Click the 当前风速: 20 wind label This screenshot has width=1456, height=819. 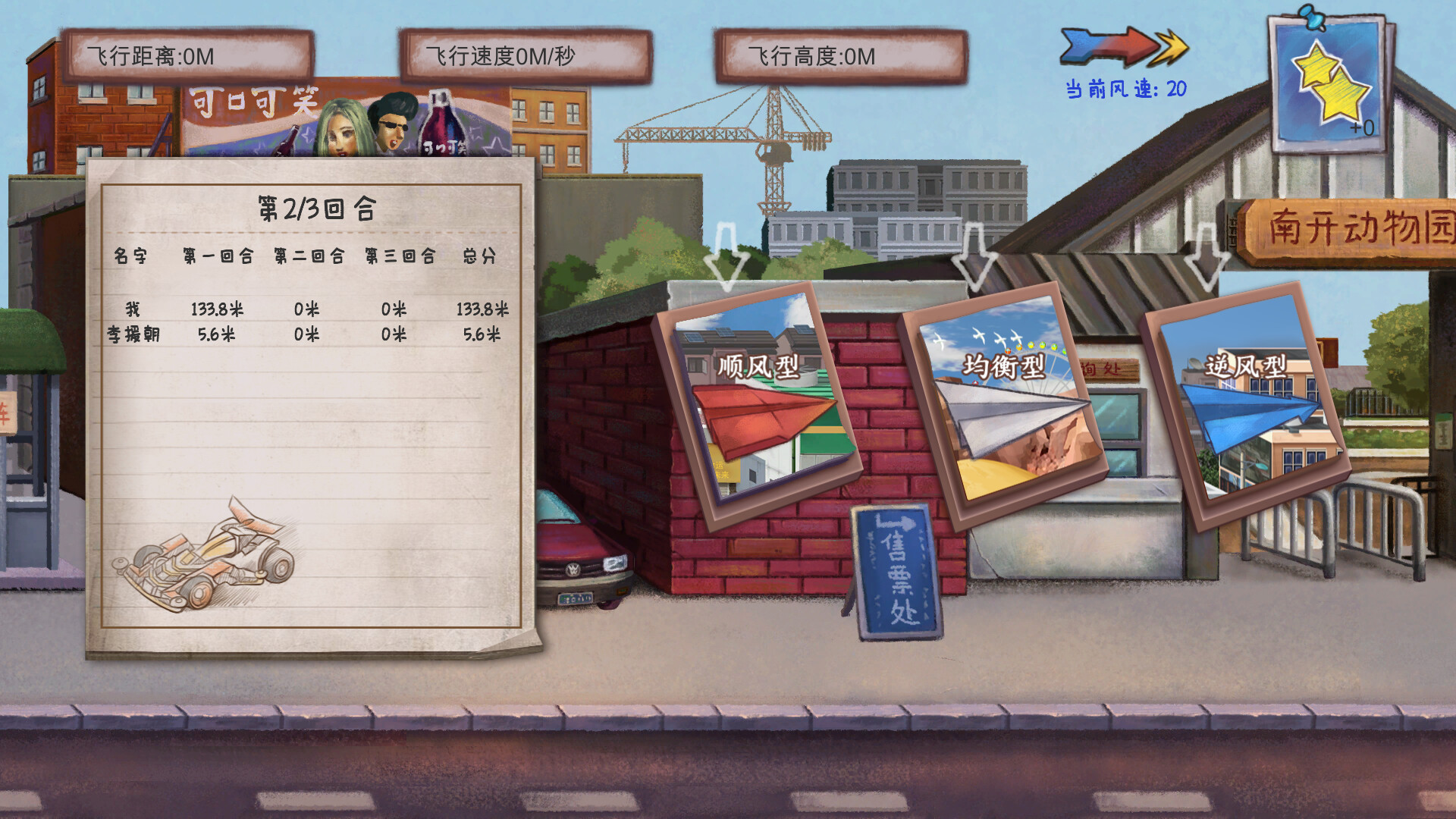(x=1124, y=88)
